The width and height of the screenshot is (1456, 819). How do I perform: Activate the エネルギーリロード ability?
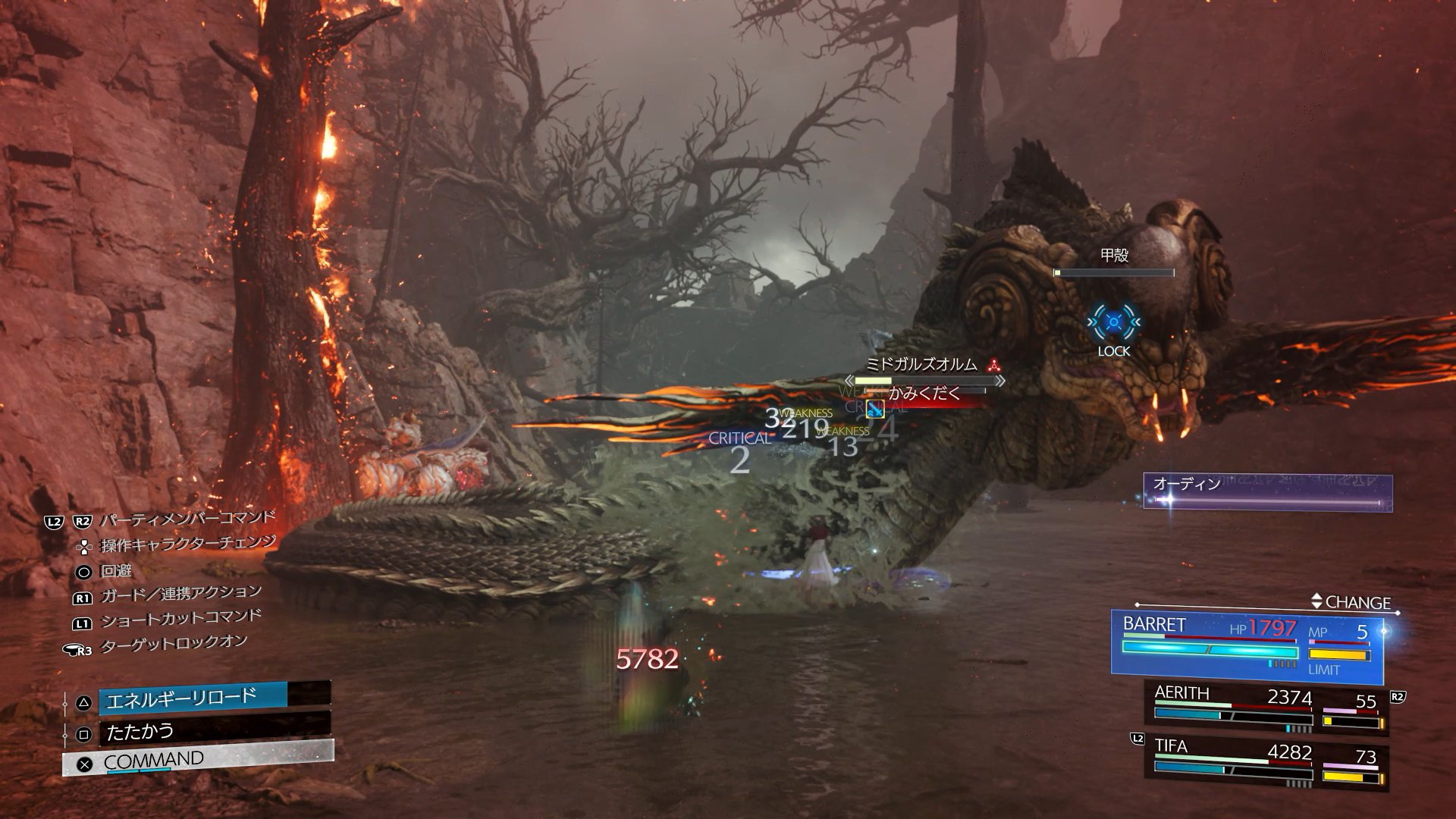click(214, 698)
